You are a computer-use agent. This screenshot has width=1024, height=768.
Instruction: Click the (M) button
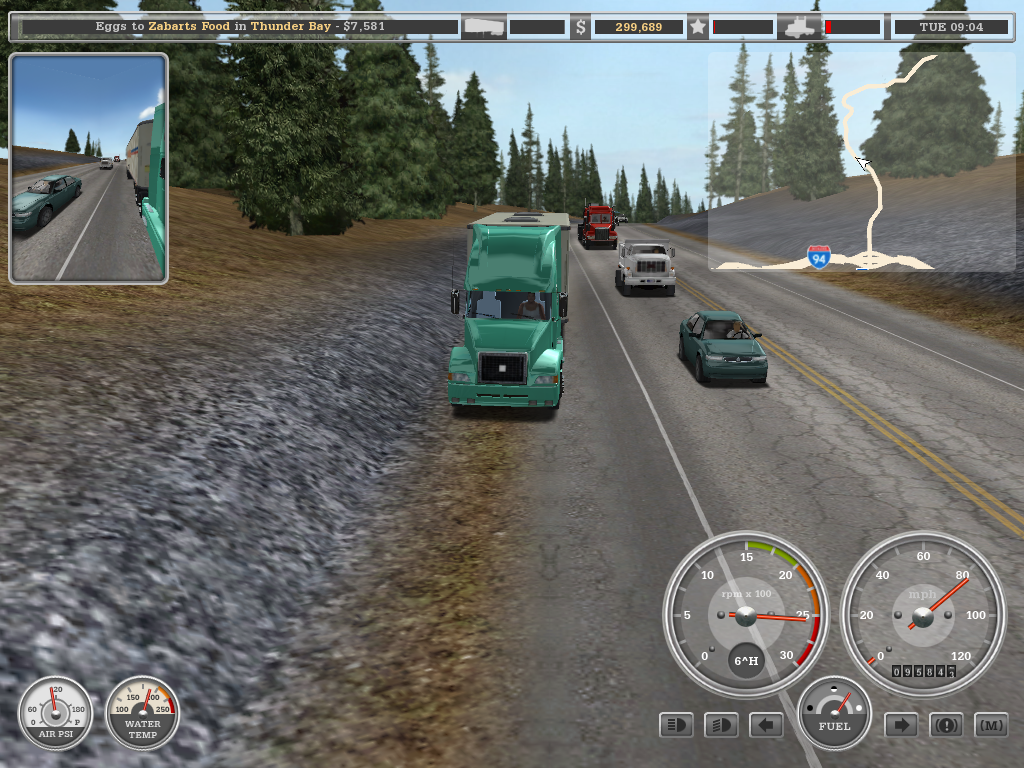[x=991, y=725]
